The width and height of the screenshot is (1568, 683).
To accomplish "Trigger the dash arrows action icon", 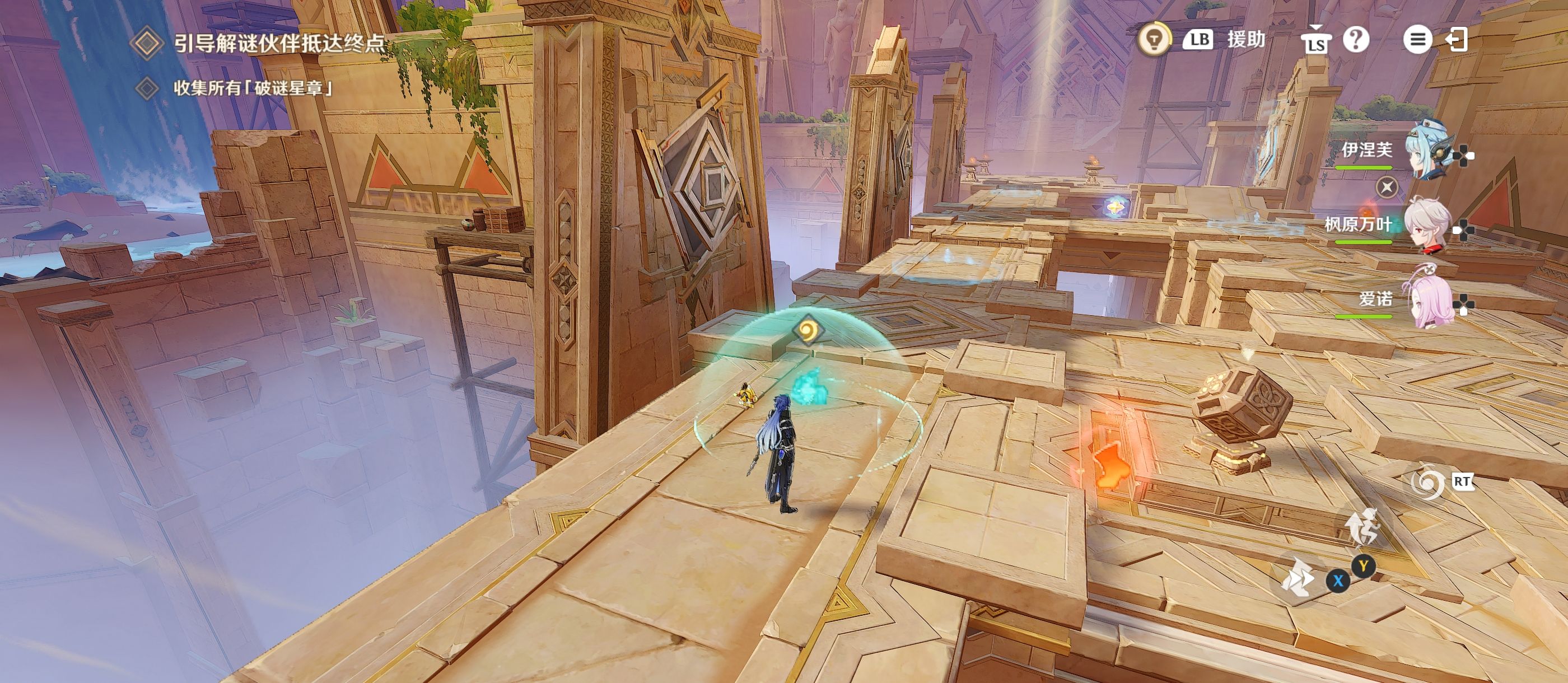I will coord(1298,577).
